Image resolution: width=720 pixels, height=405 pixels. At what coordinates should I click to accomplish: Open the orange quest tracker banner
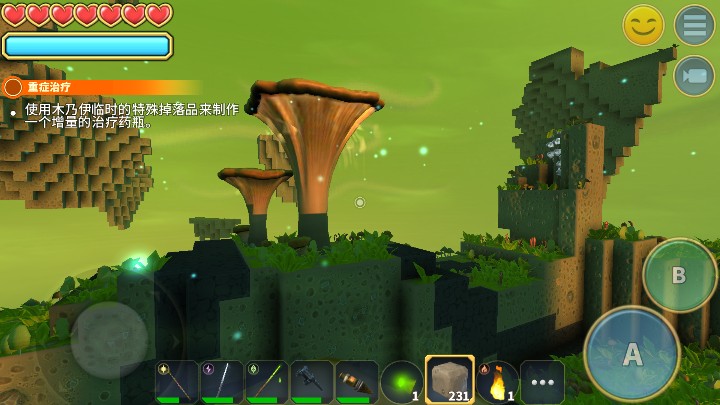(100, 87)
